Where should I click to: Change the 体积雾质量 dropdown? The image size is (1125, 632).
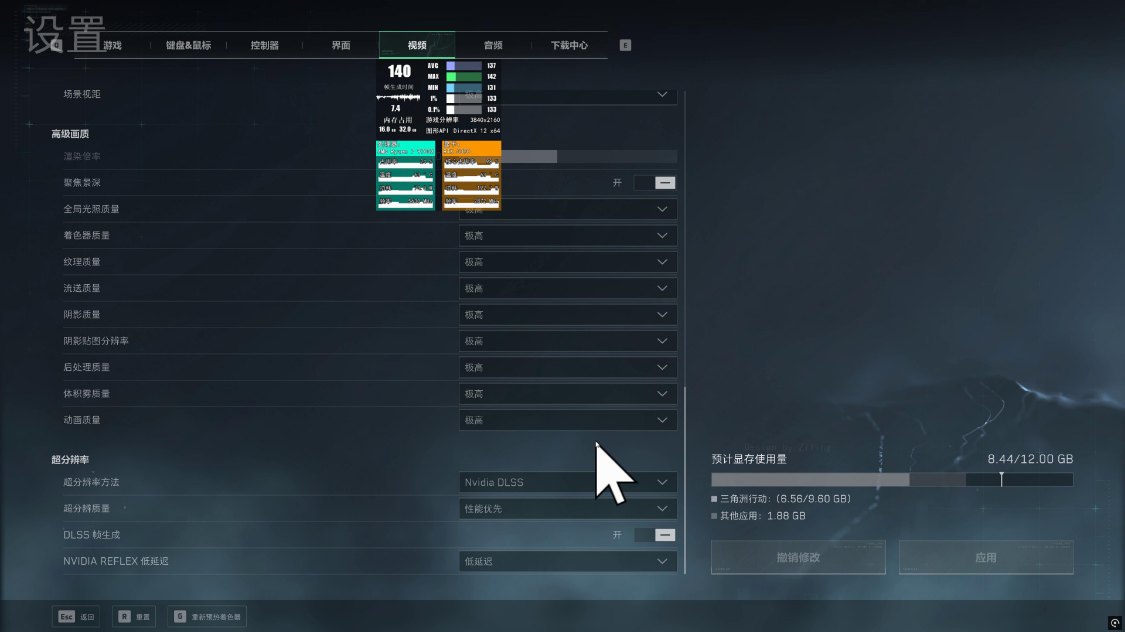click(x=567, y=394)
